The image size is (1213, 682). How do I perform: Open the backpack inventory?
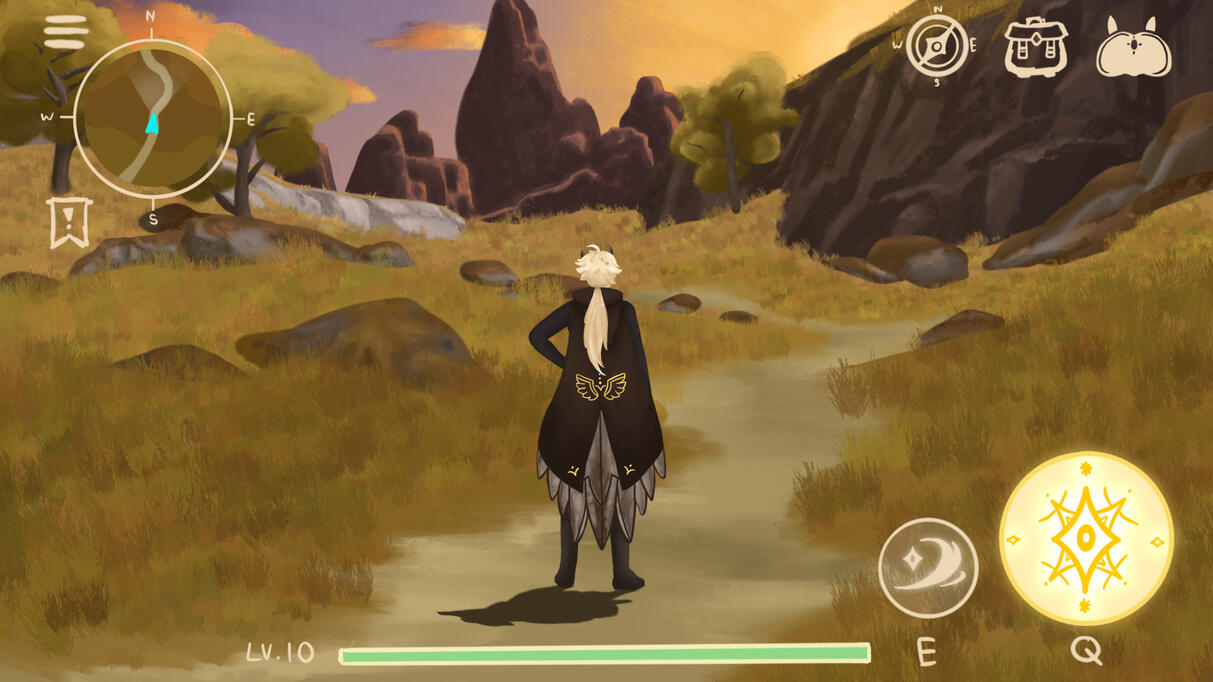(1035, 46)
